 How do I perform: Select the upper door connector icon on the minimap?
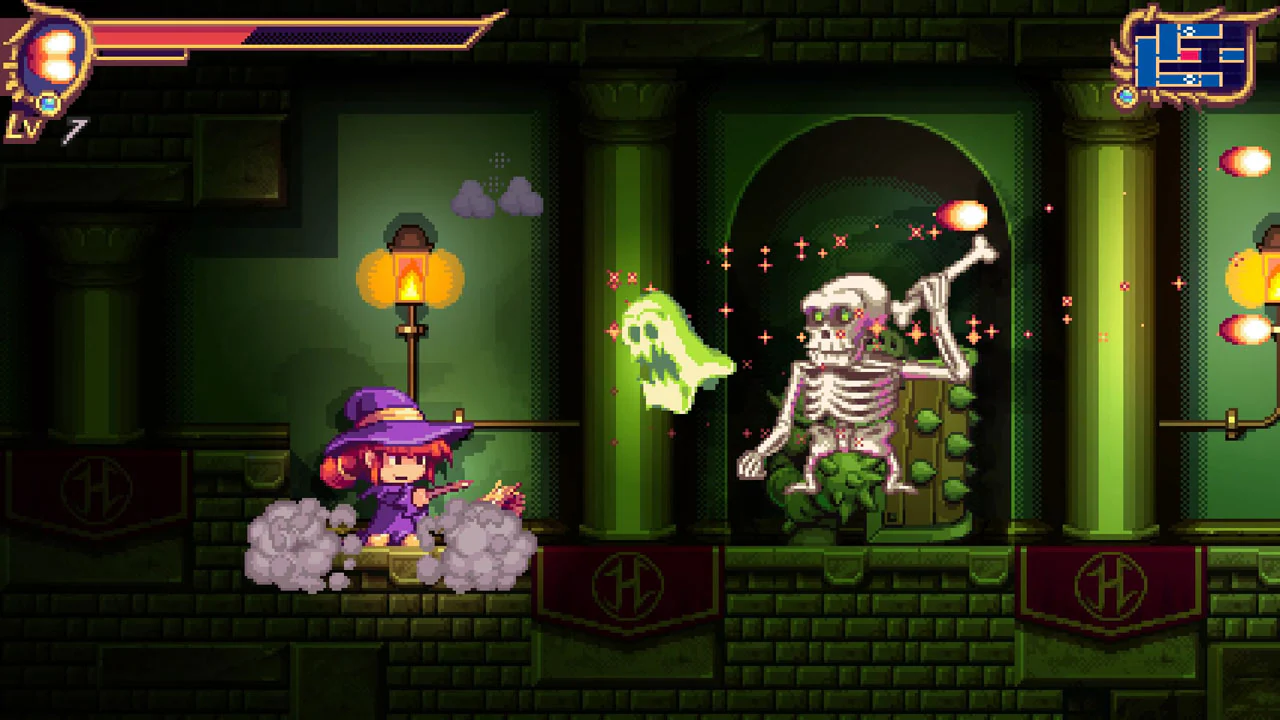click(1189, 31)
